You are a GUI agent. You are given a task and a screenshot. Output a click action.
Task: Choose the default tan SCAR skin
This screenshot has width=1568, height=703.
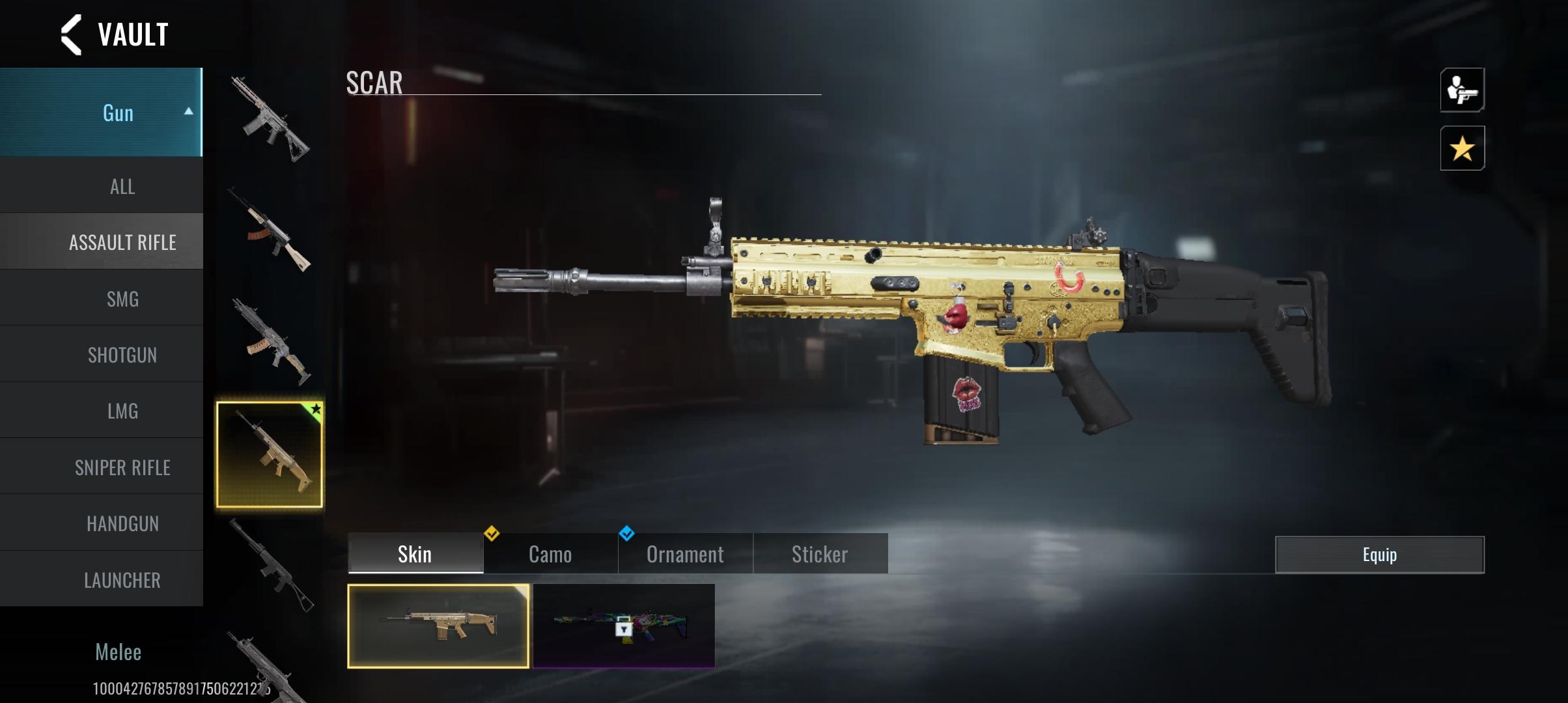(x=438, y=626)
